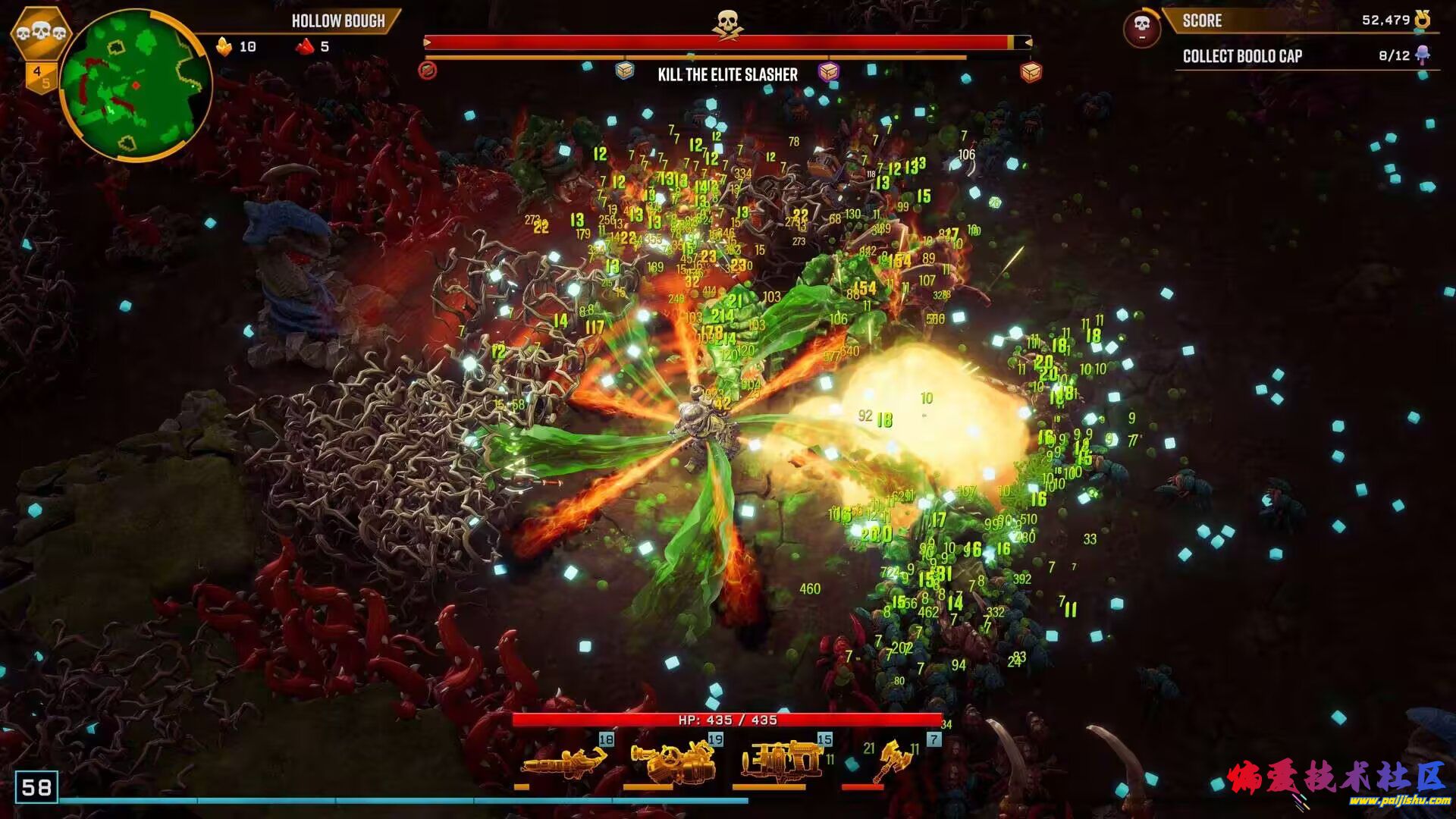The image size is (1456, 819).
Task: Click the orange supply crate marker
Action: 1031,71
